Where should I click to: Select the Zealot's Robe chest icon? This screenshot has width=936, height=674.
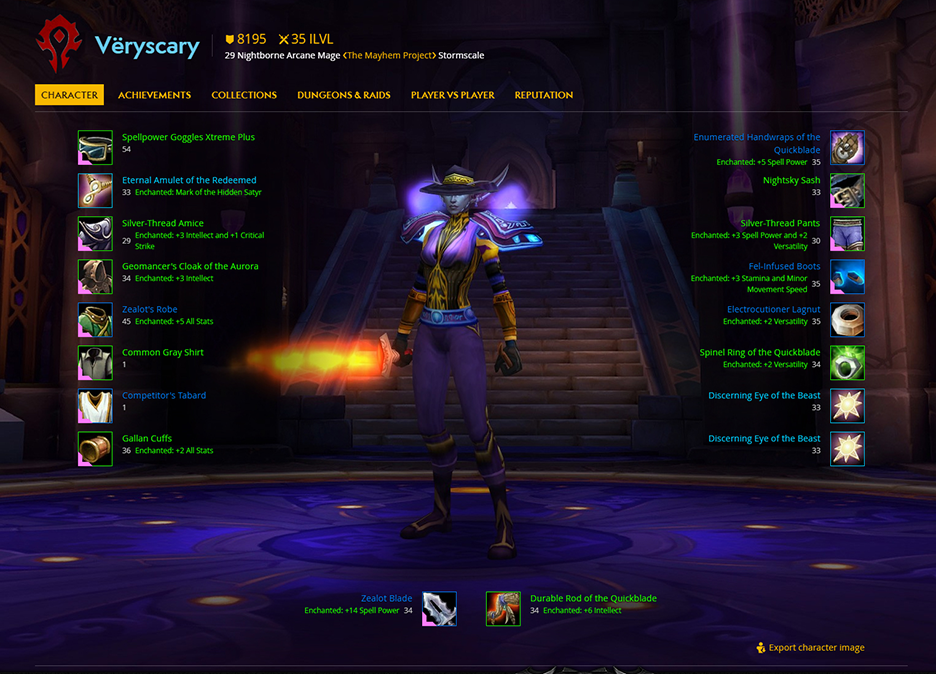(x=95, y=319)
